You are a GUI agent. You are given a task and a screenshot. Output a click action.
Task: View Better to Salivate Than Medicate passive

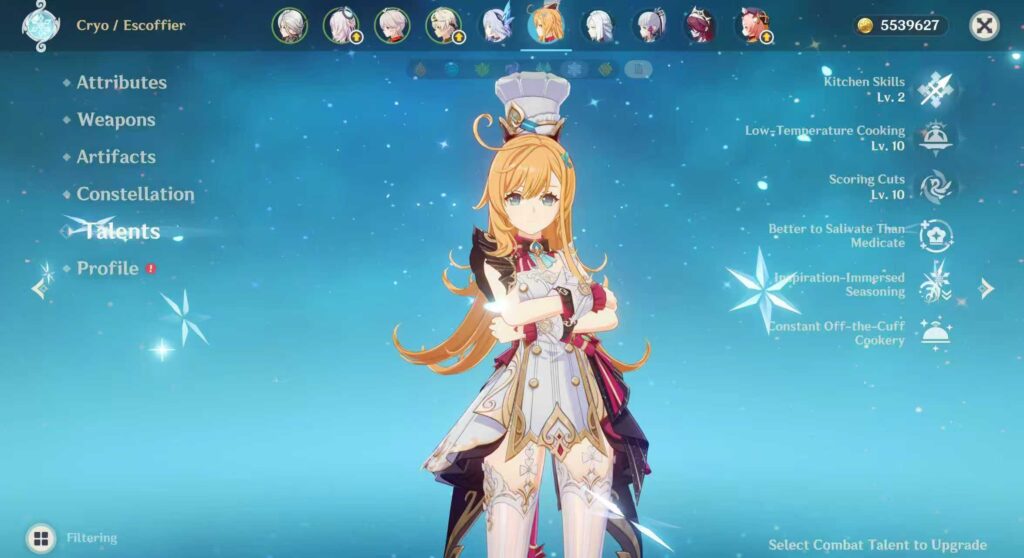tap(936, 236)
